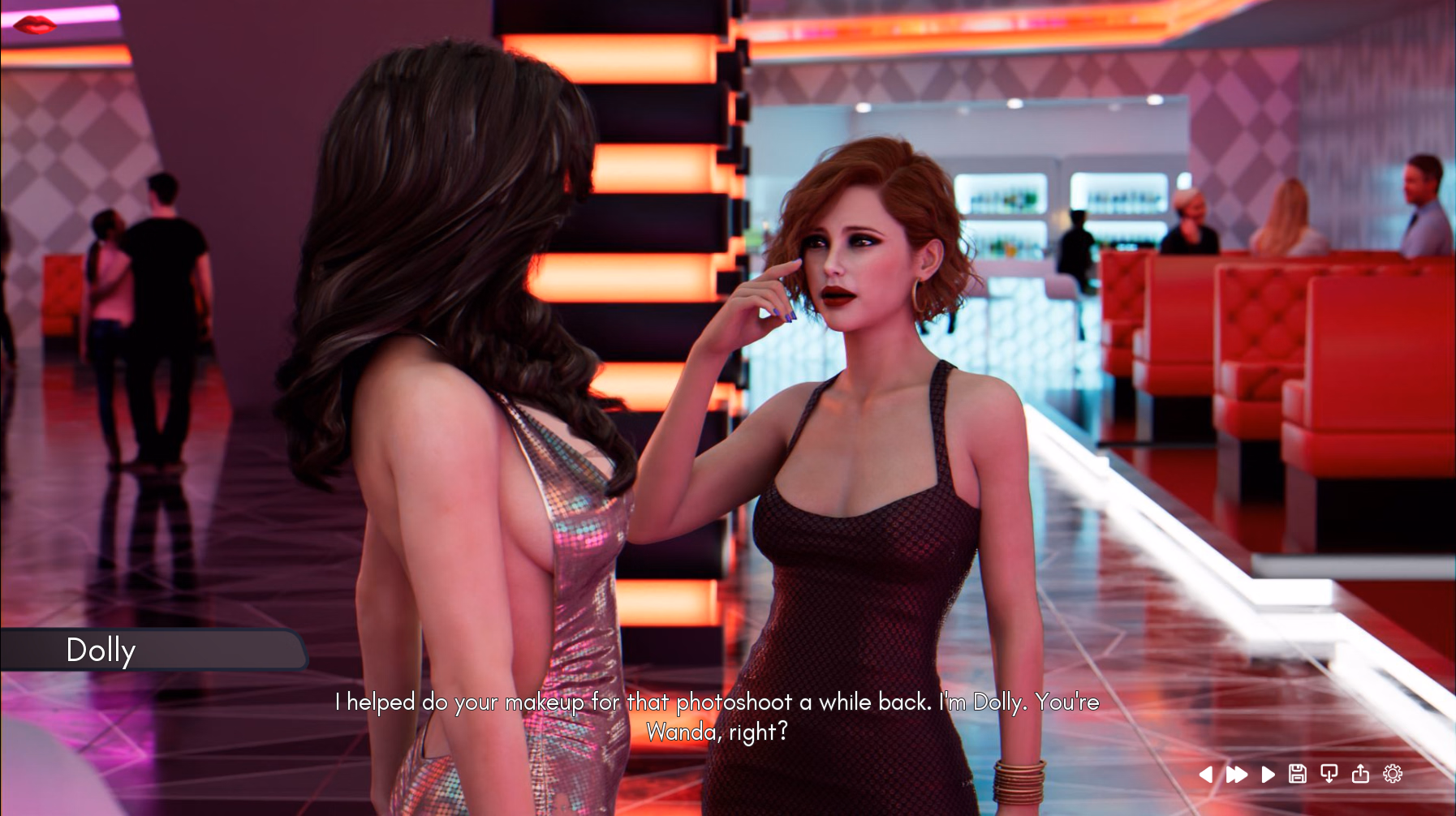The image size is (1456, 816).
Task: Click the red lips icon
Action: click(x=35, y=25)
